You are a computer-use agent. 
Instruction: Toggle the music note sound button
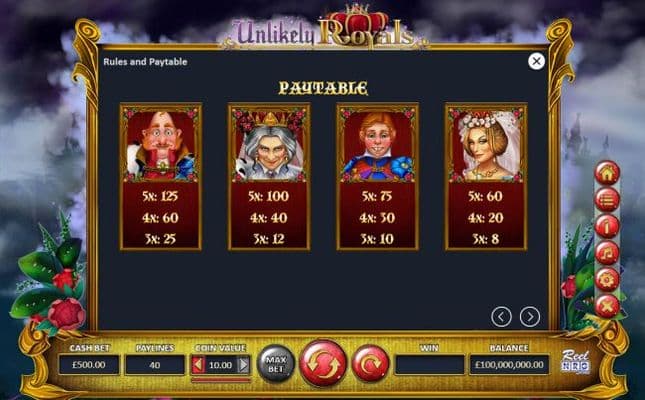[x=607, y=253]
